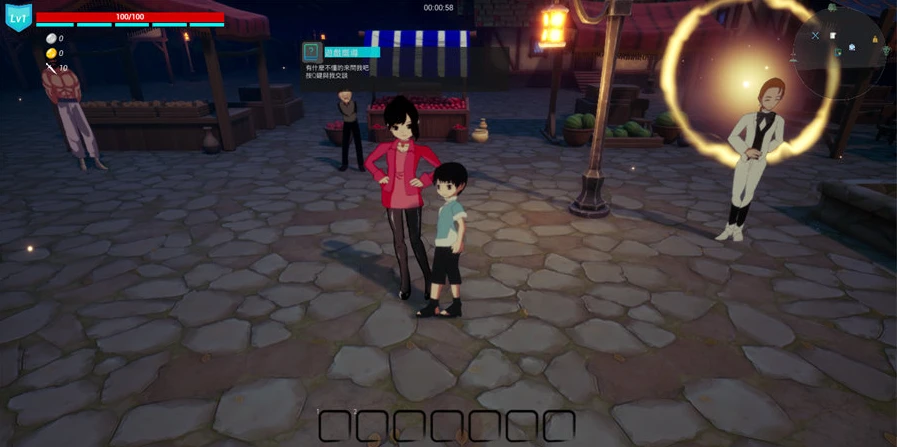The height and width of the screenshot is (447, 897).
Task: Select hotbar slot numbered 1
Action: pyautogui.click(x=335, y=426)
